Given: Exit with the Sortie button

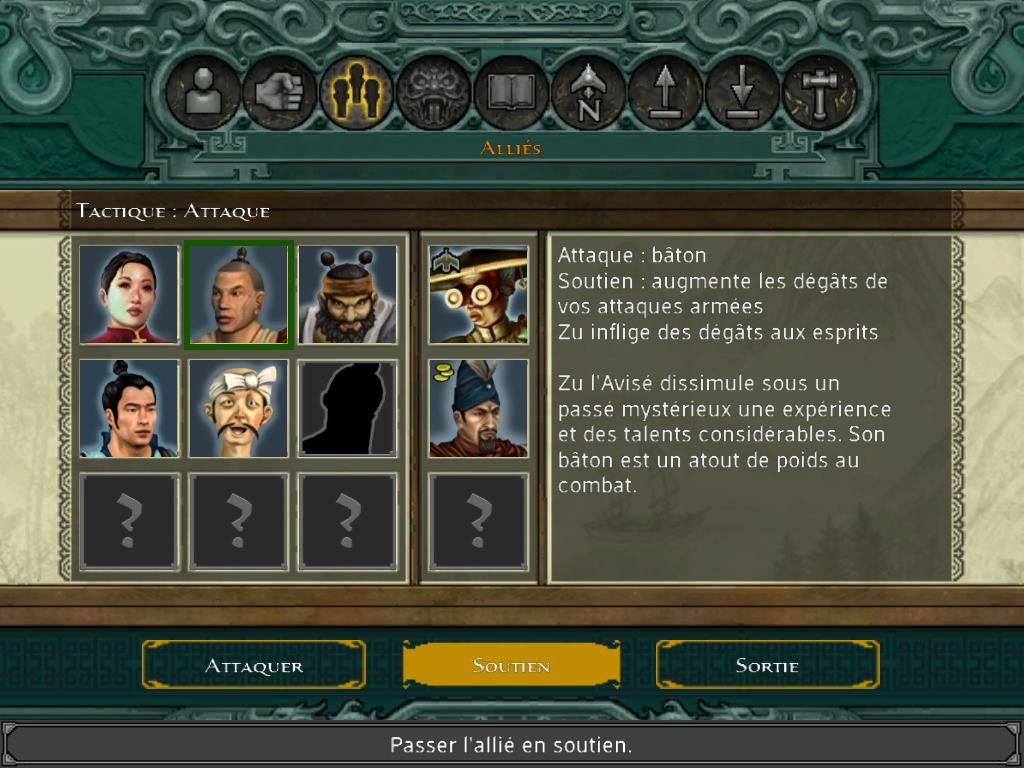Looking at the screenshot, I should click(767, 665).
